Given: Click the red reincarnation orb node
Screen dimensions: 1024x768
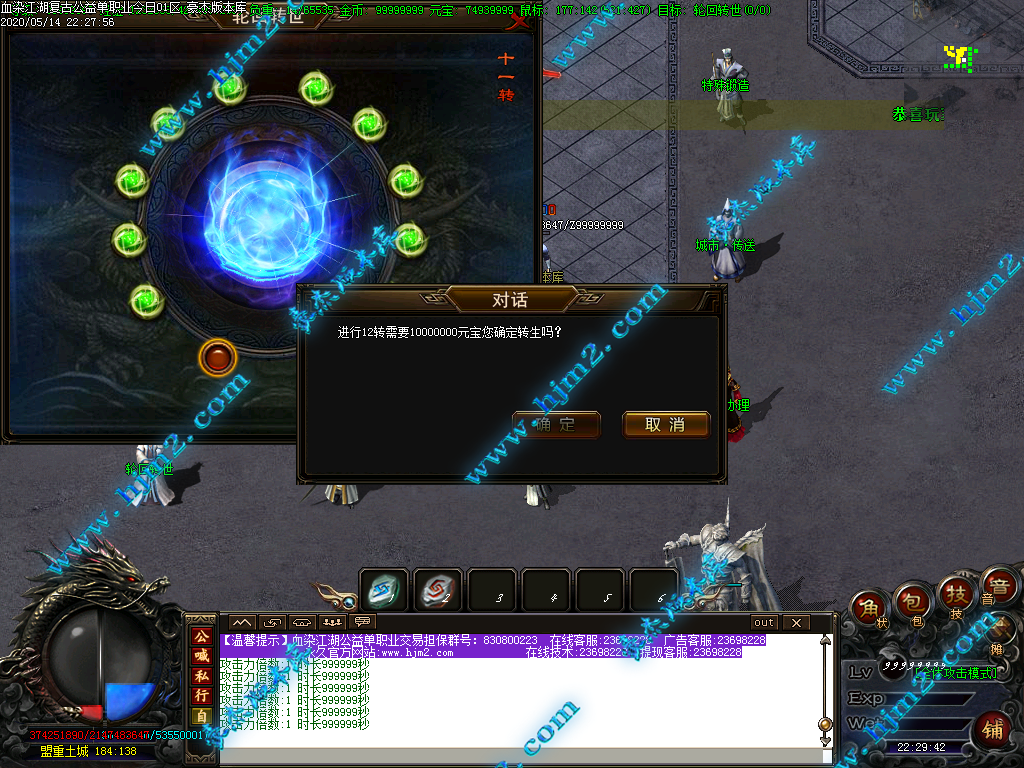Looking at the screenshot, I should pyautogui.click(x=217, y=357).
